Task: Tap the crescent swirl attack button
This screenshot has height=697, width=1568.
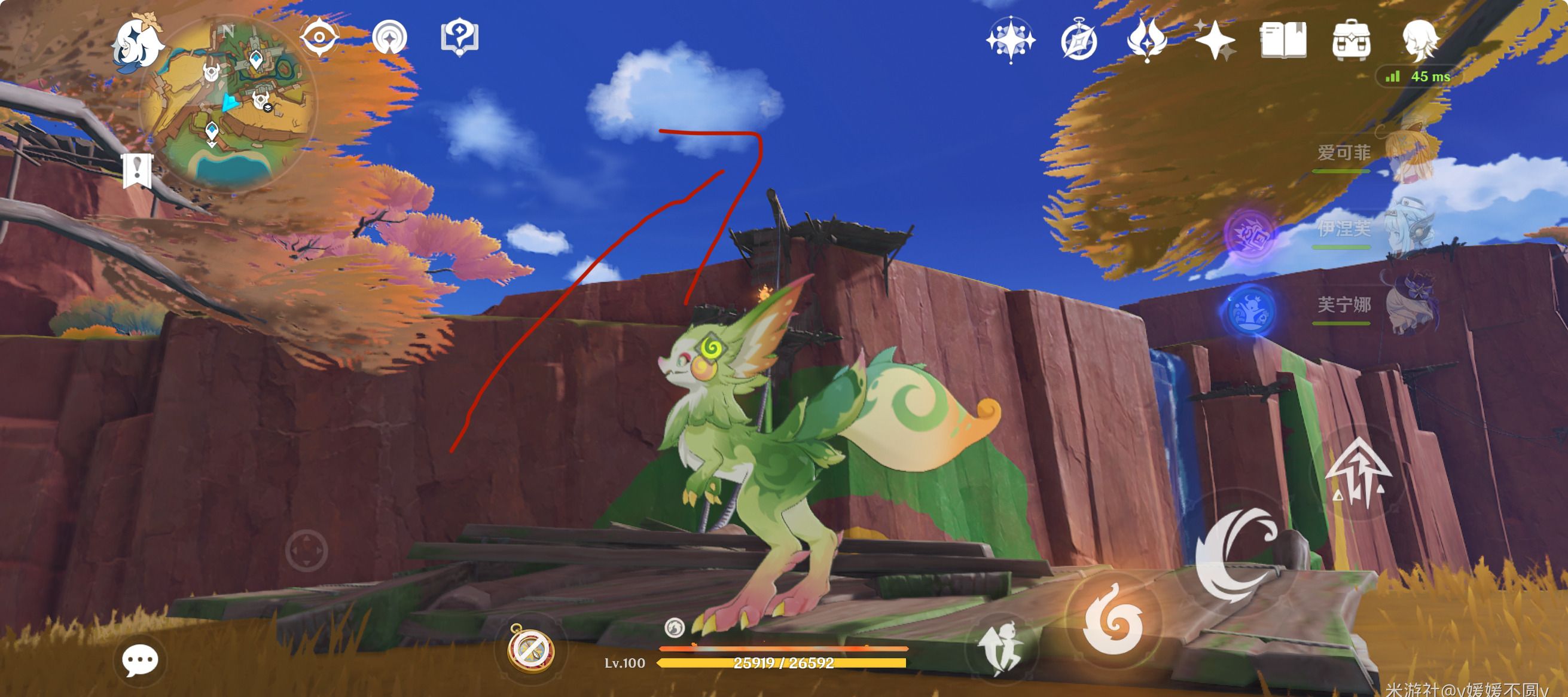Action: pos(1236,554)
